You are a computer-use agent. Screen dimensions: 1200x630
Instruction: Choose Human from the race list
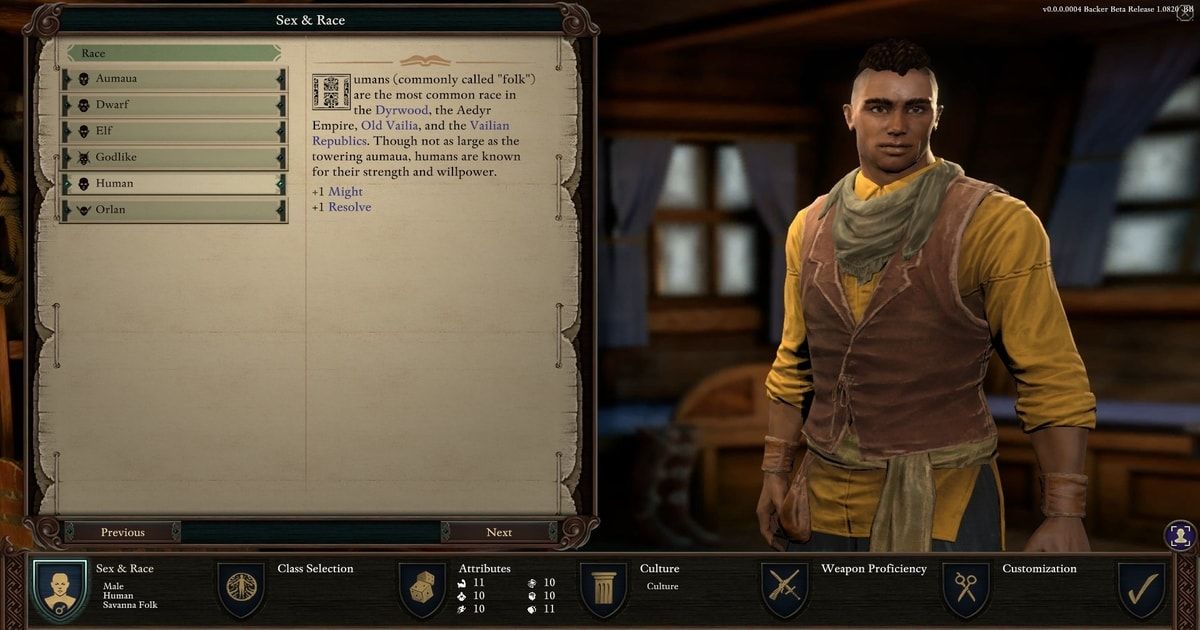click(174, 184)
